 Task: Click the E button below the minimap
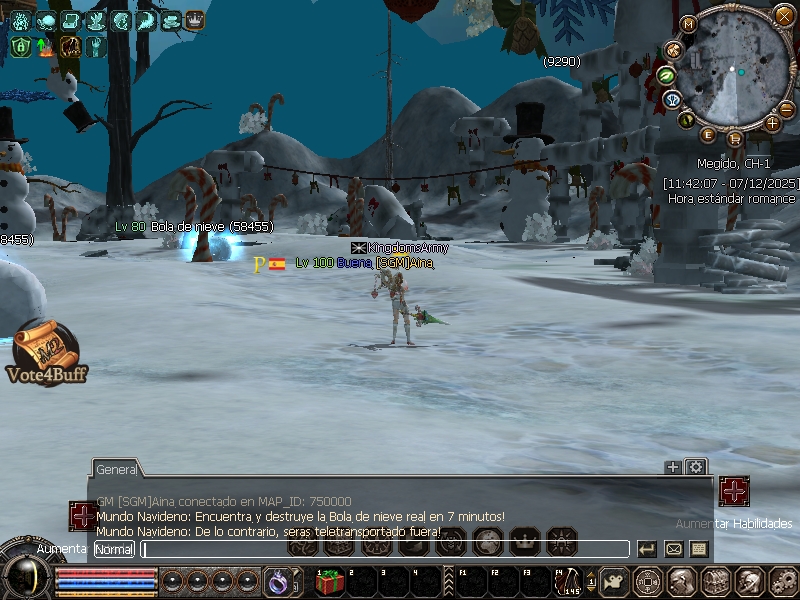pos(708,135)
